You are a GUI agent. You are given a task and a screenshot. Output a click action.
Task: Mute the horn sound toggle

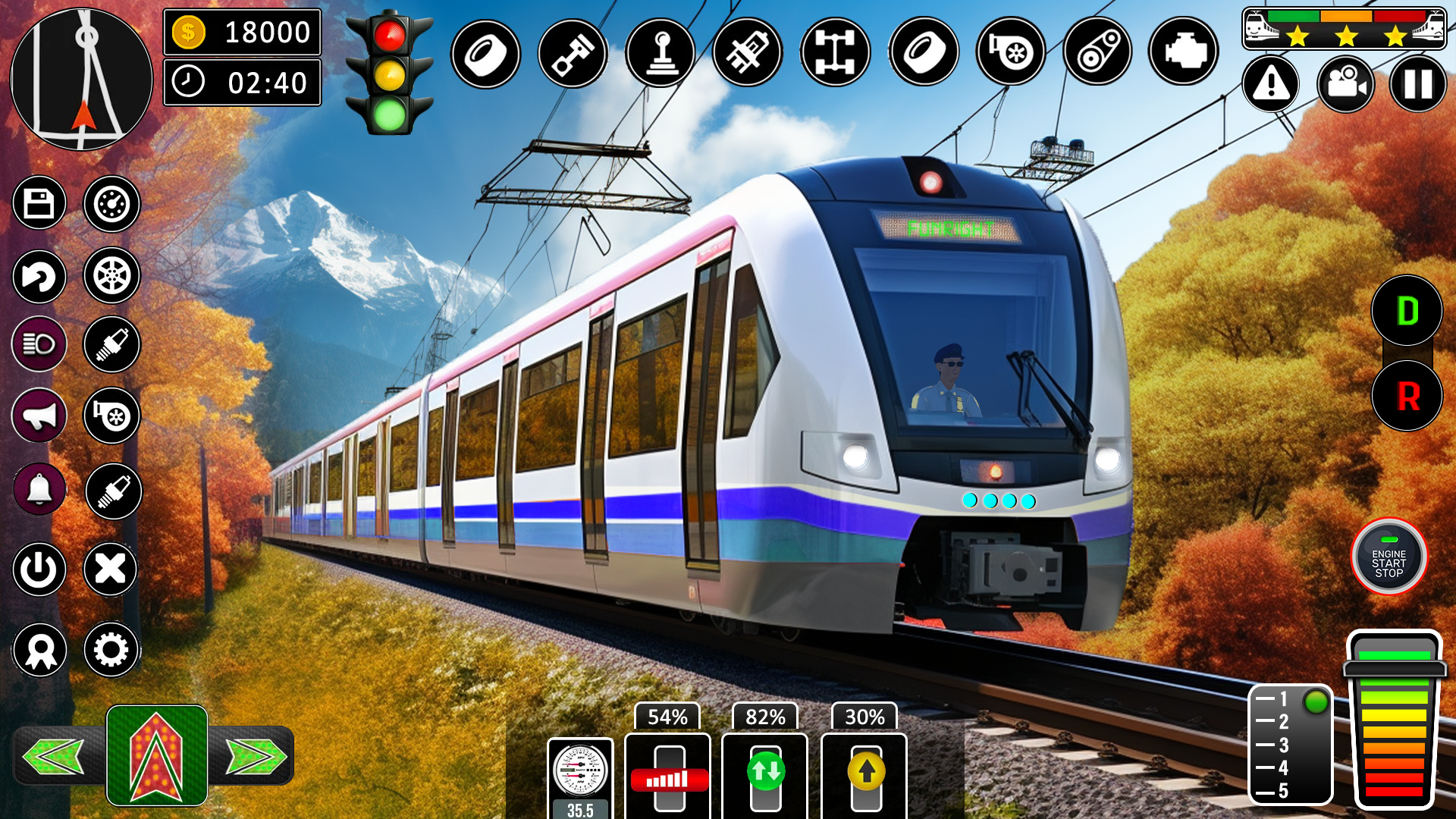(39, 415)
